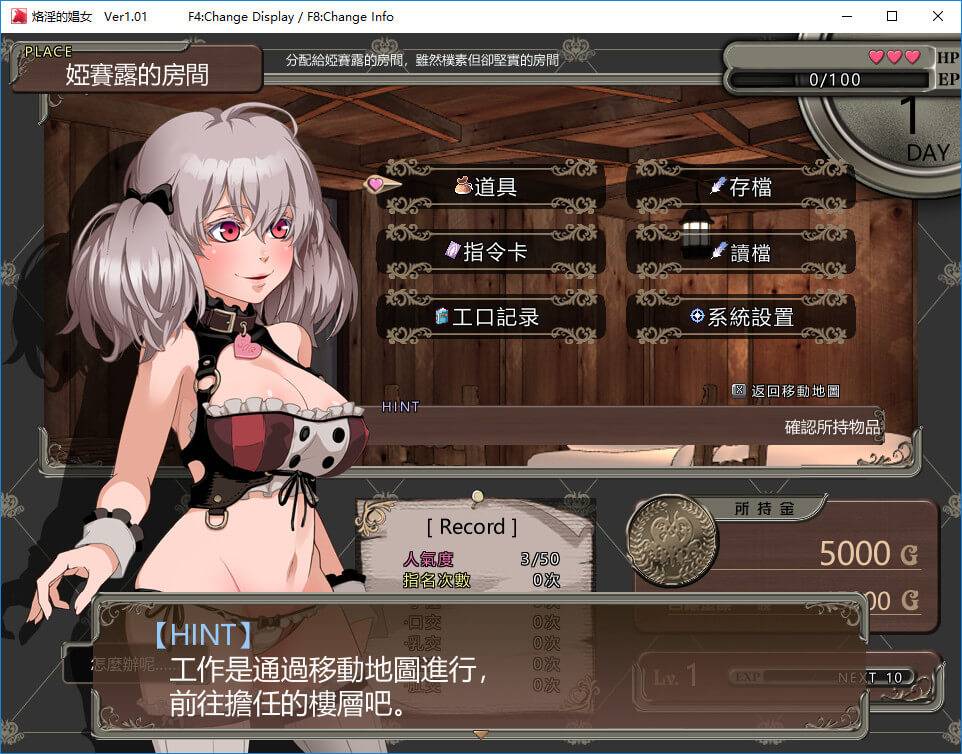
Task: Close the game window
Action: pyautogui.click(x=937, y=16)
